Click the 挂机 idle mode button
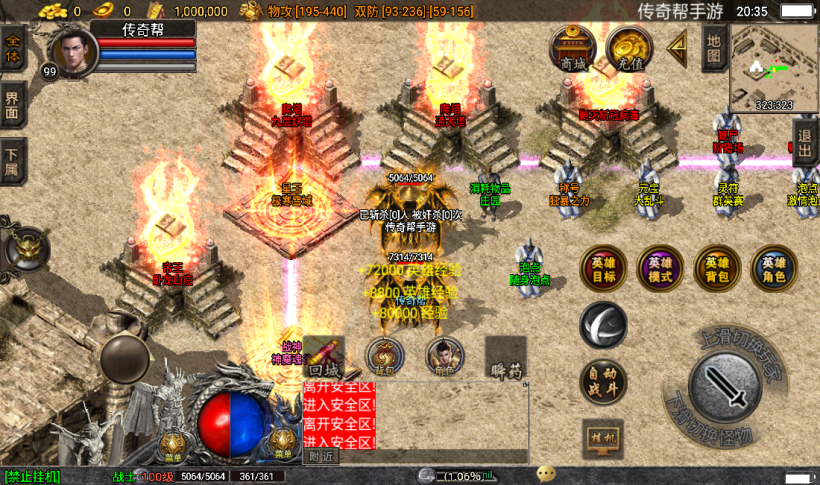 coord(603,438)
